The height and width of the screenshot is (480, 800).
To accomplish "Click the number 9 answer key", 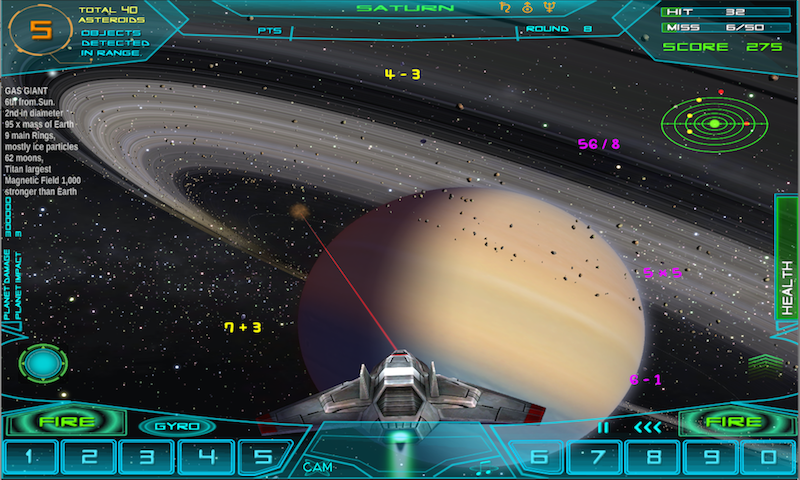I will point(712,458).
